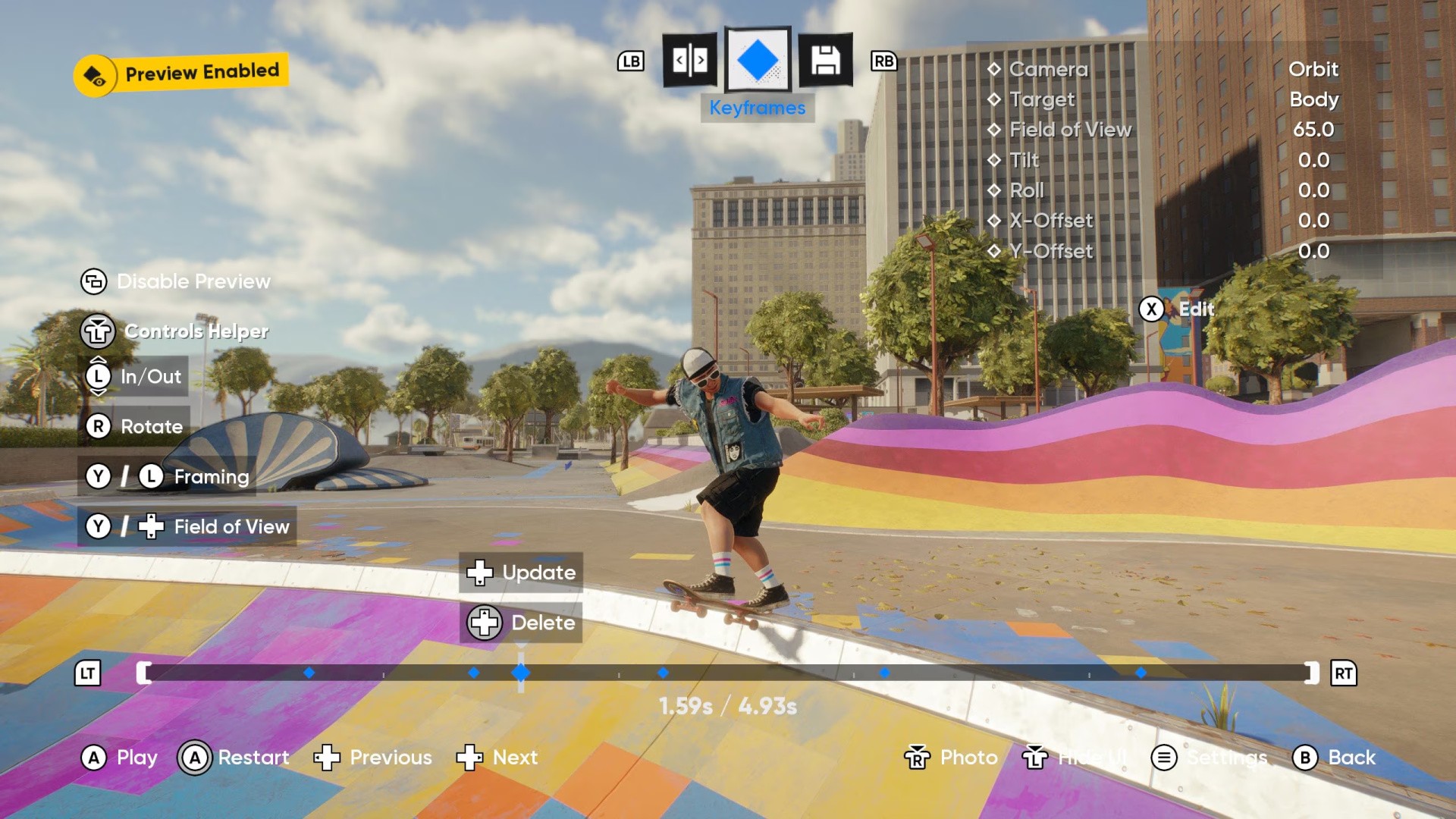Select the last keyframe diamond on timeline
Screen dimensions: 1456x819
coord(1141,673)
